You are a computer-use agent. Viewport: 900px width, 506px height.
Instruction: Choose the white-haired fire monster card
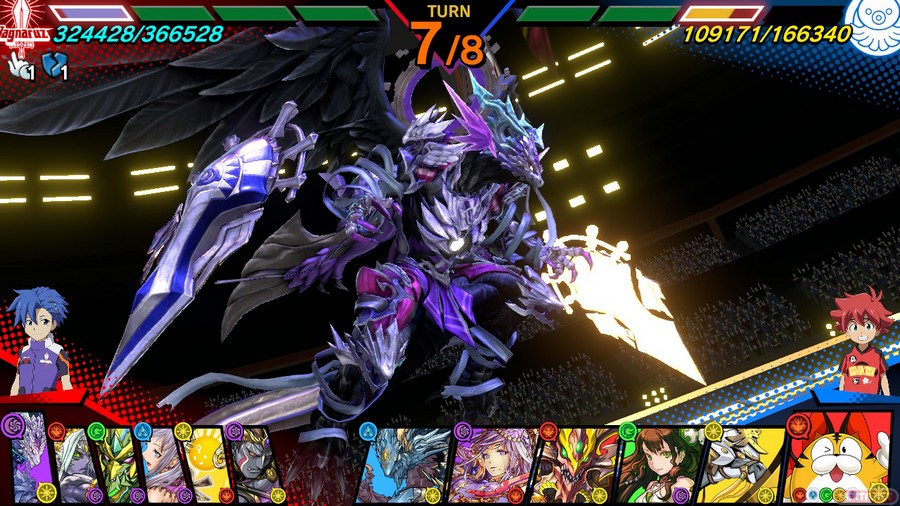pyautogui.click(x=73, y=464)
